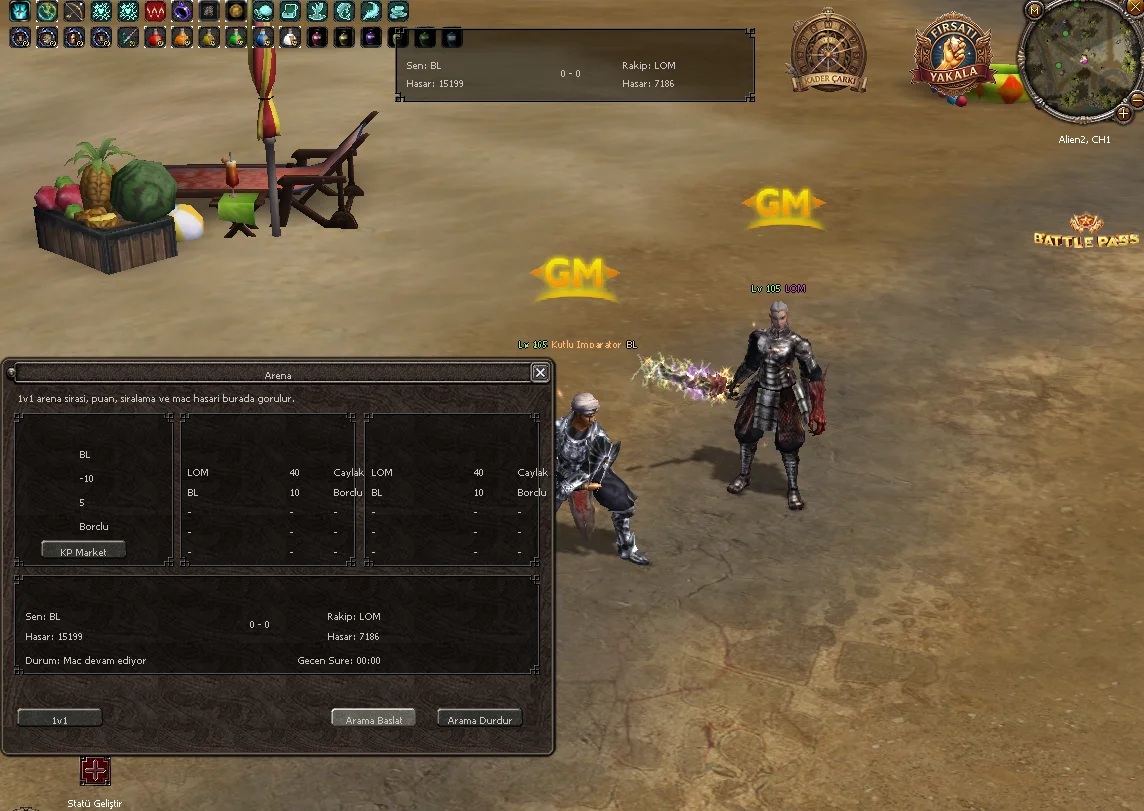Click the minimap
1144x811 pixels.
(1079, 58)
